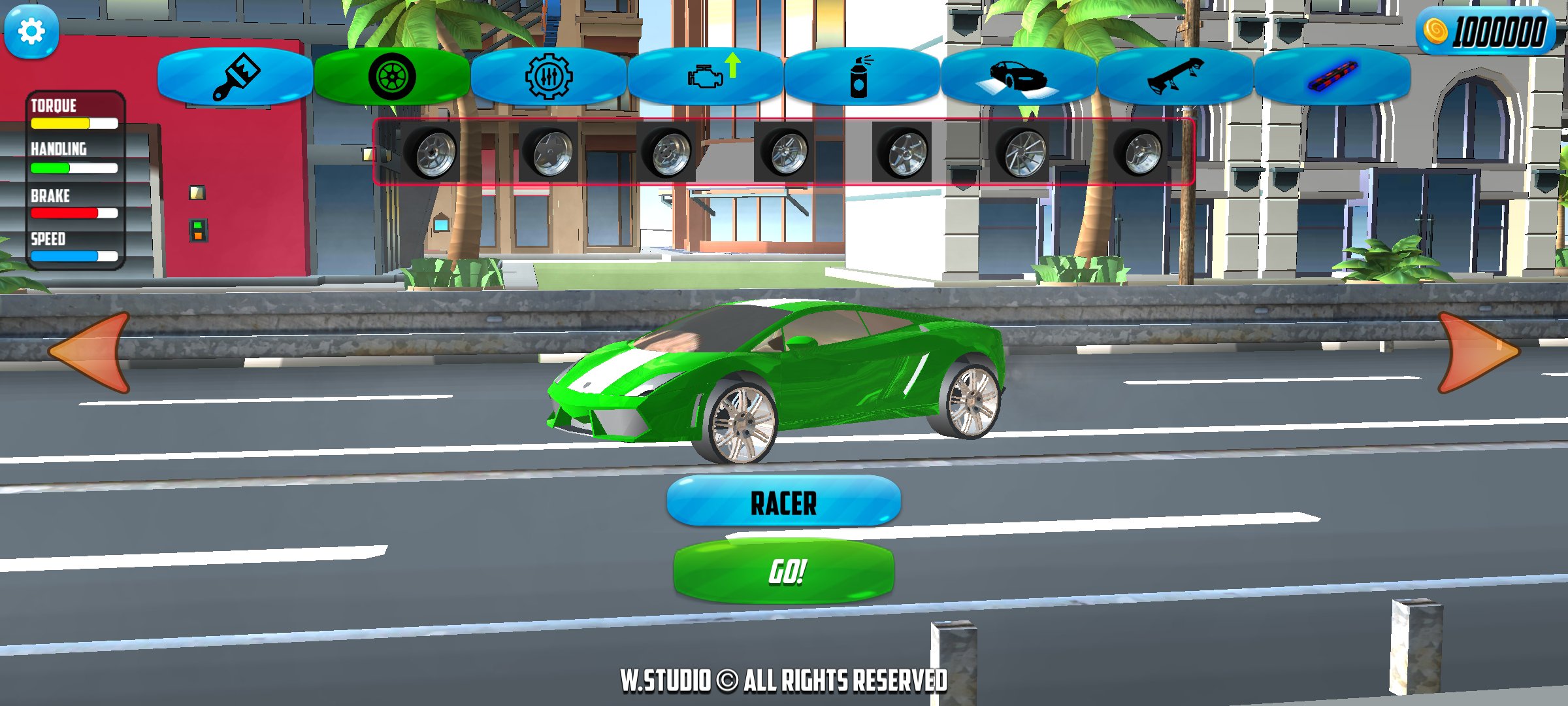
Task: Open the neon underglow customization tab
Action: pyautogui.click(x=1333, y=76)
